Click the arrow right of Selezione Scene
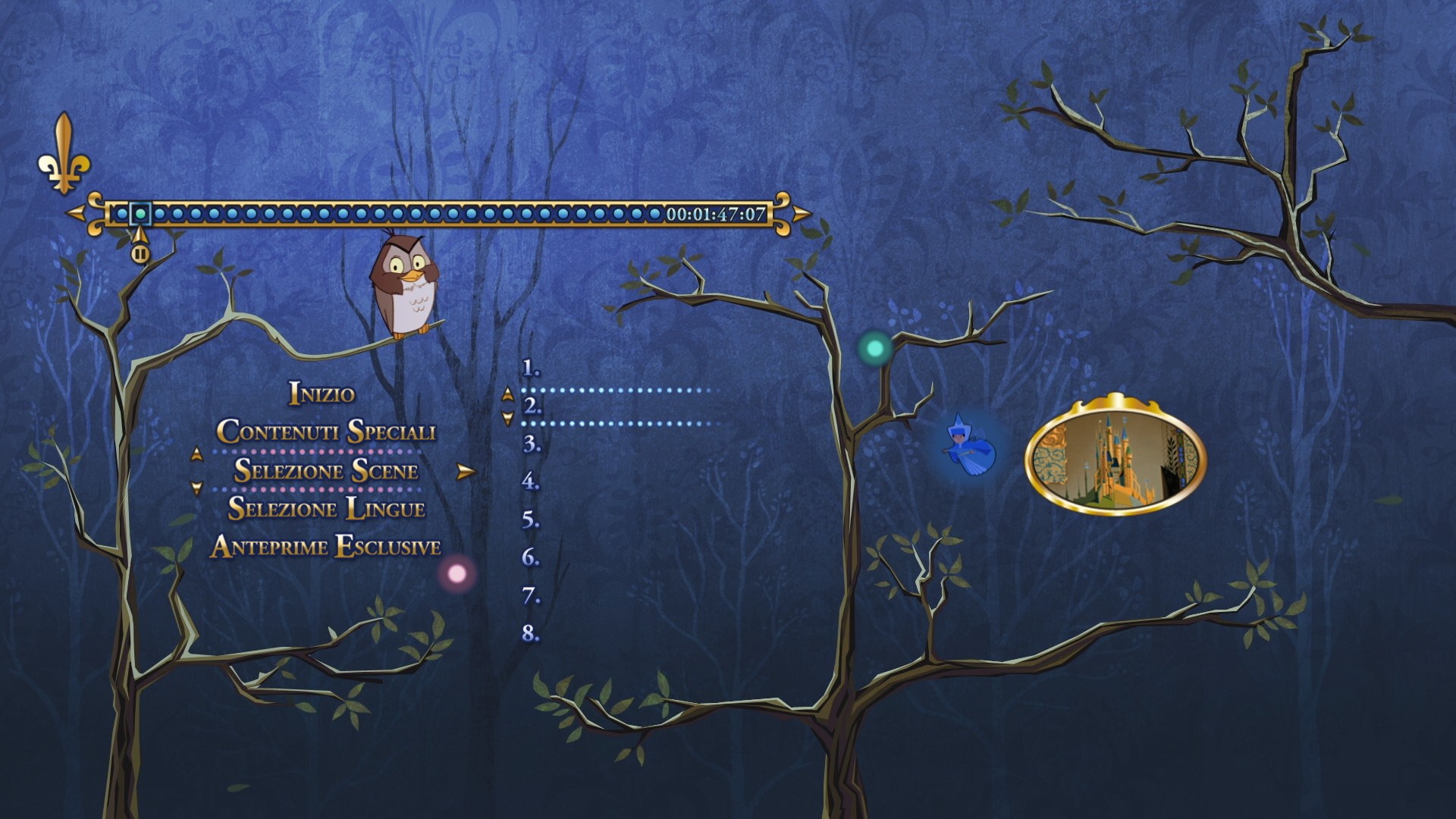 [x=466, y=472]
